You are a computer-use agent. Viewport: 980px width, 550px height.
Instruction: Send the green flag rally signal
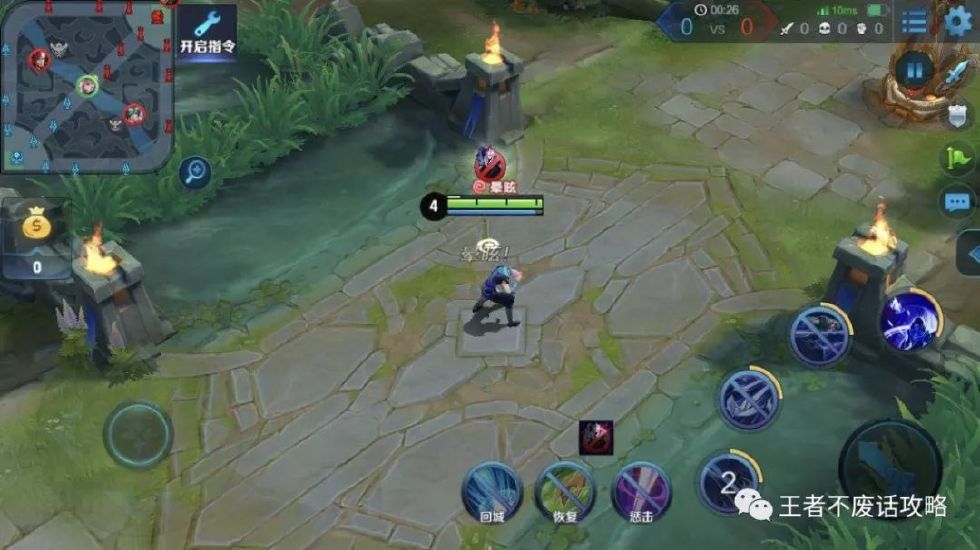point(957,157)
